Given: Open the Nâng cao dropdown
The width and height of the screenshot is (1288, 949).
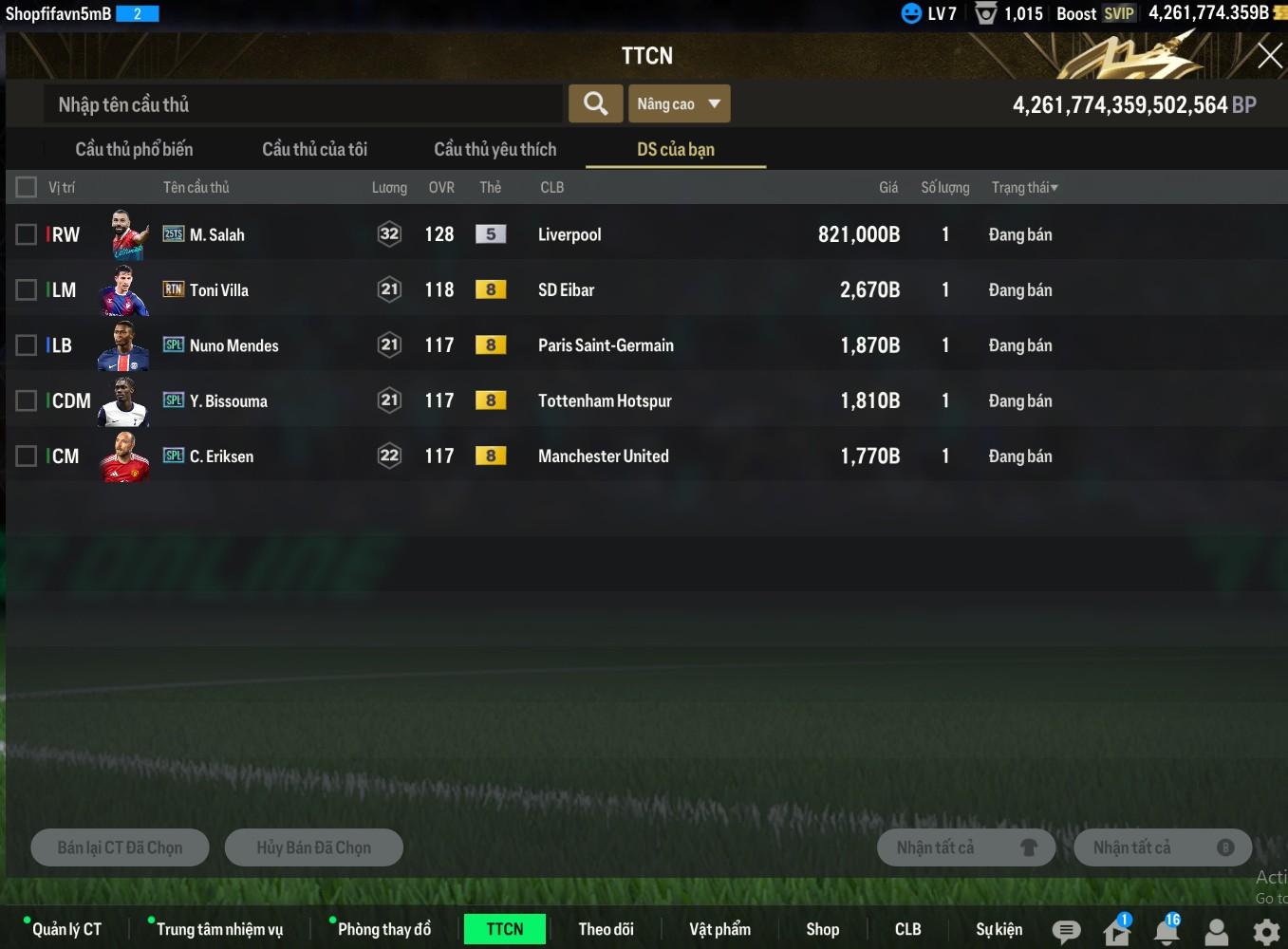Looking at the screenshot, I should pyautogui.click(x=679, y=103).
